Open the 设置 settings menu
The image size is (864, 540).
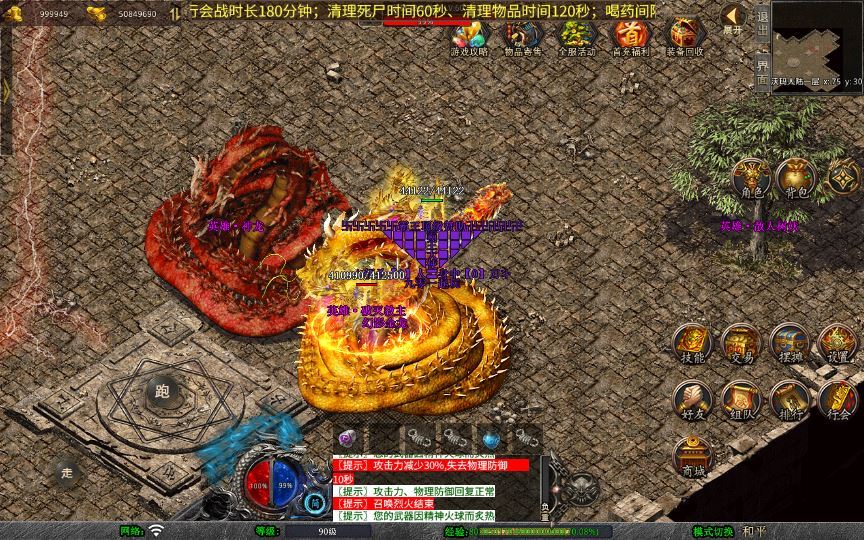point(838,345)
